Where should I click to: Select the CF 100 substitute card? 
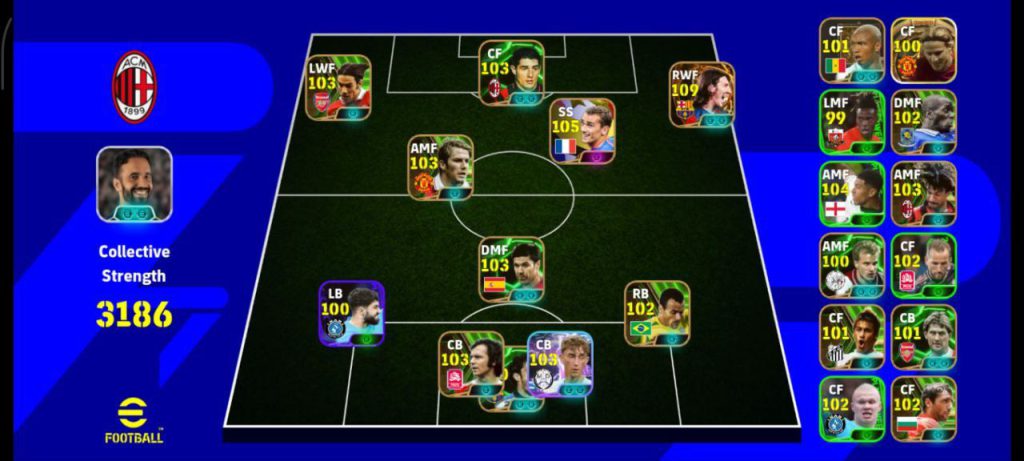[x=923, y=50]
